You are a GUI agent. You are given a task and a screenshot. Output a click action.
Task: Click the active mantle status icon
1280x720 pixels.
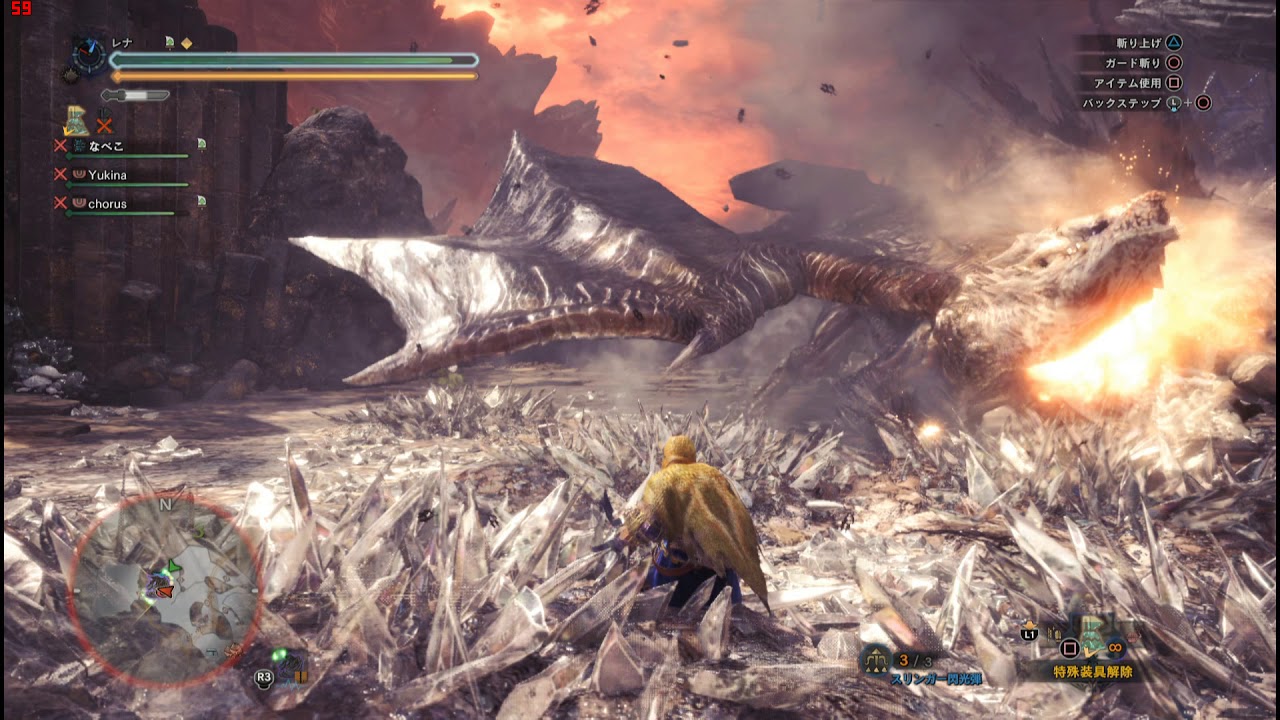76,121
